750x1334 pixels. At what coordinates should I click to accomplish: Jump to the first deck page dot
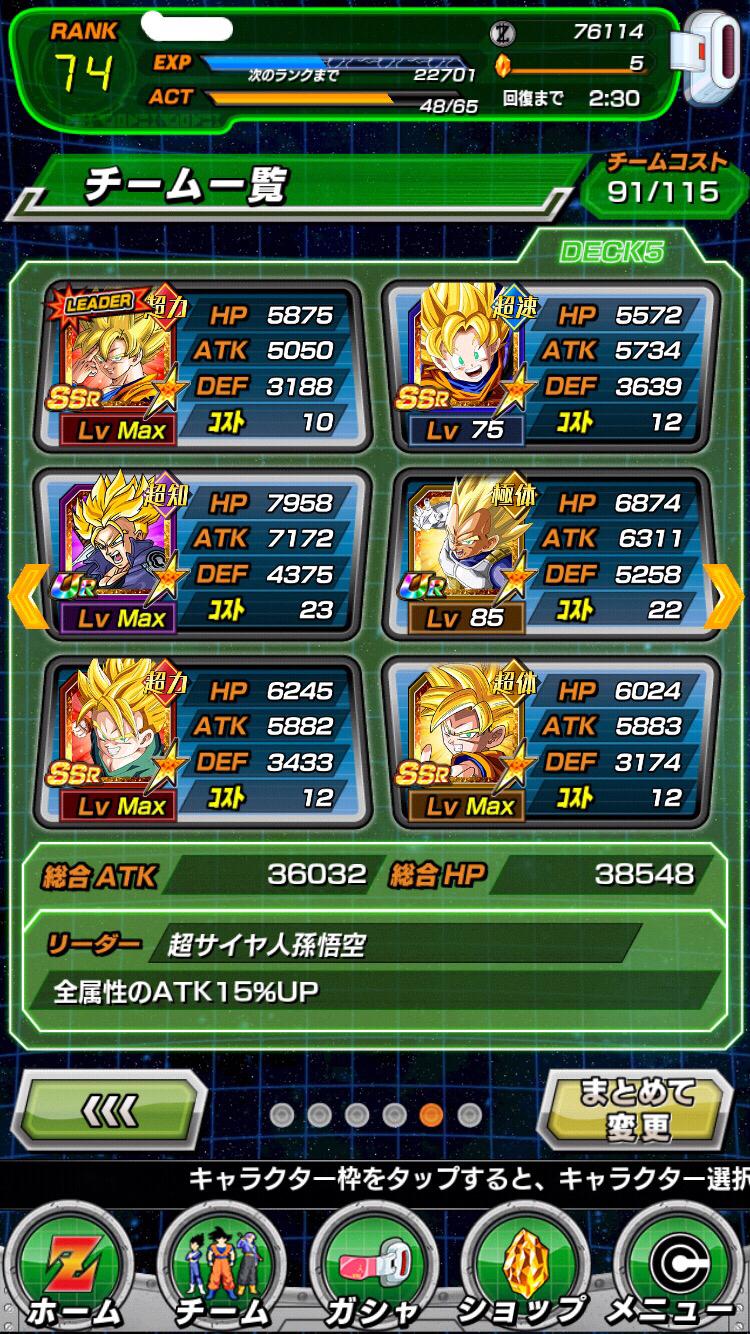(x=281, y=1114)
